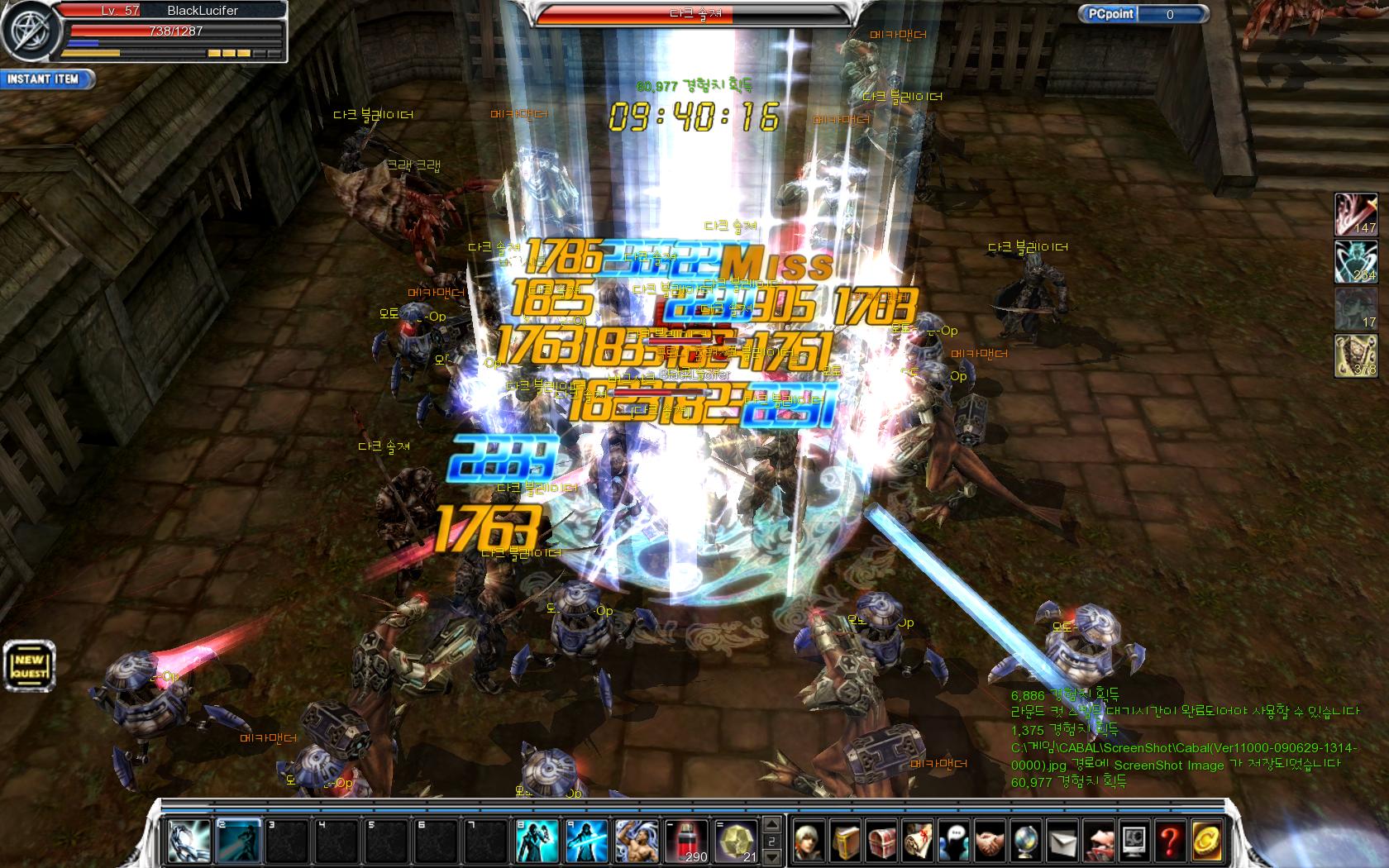The width and height of the screenshot is (1389, 868).
Task: Use the red potion with 290 count
Action: (686, 842)
